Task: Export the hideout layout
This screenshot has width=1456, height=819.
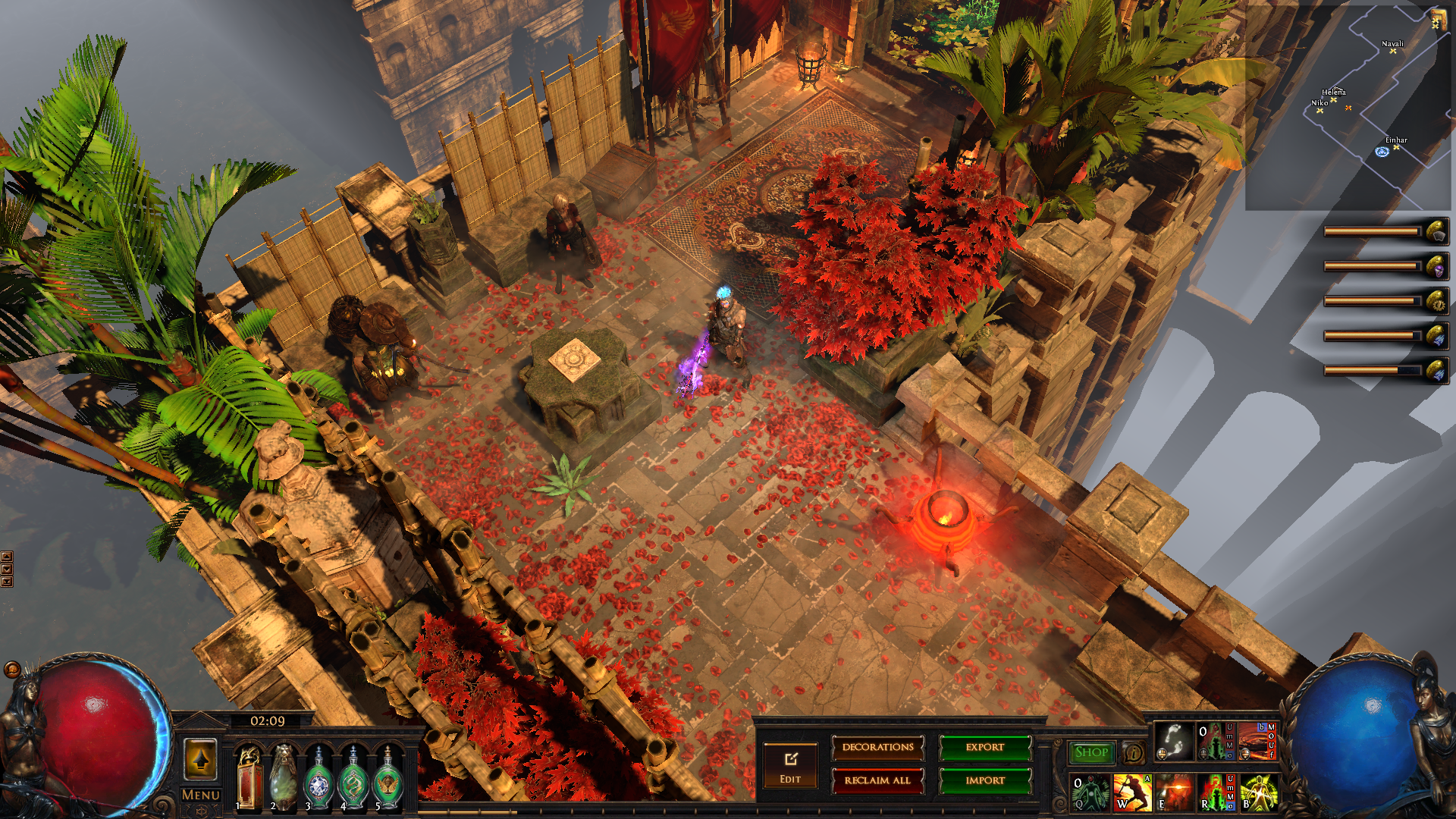Action: (x=985, y=748)
